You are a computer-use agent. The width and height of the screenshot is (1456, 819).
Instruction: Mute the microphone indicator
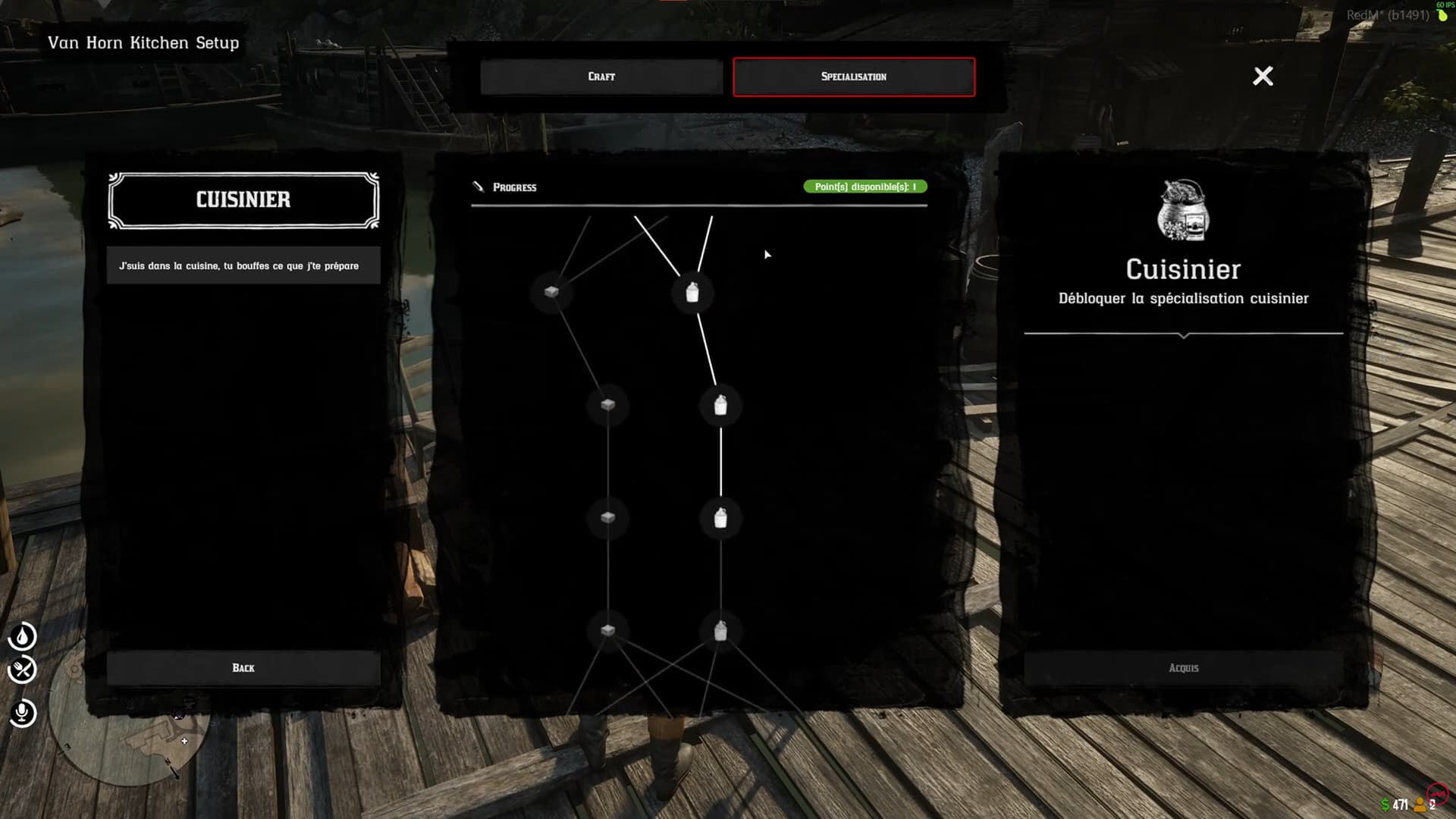(x=23, y=711)
